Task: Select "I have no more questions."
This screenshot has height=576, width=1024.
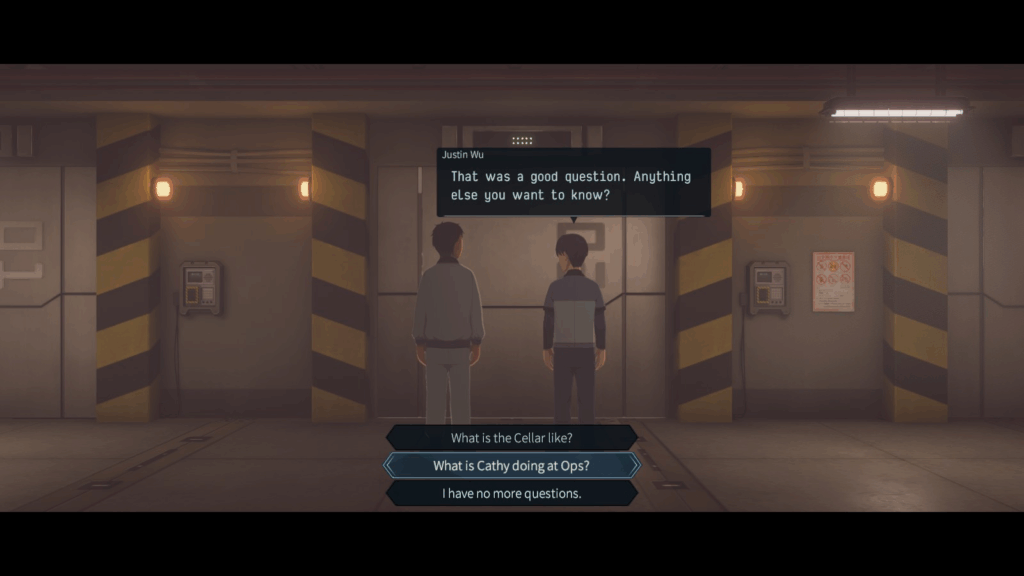Action: click(x=511, y=493)
